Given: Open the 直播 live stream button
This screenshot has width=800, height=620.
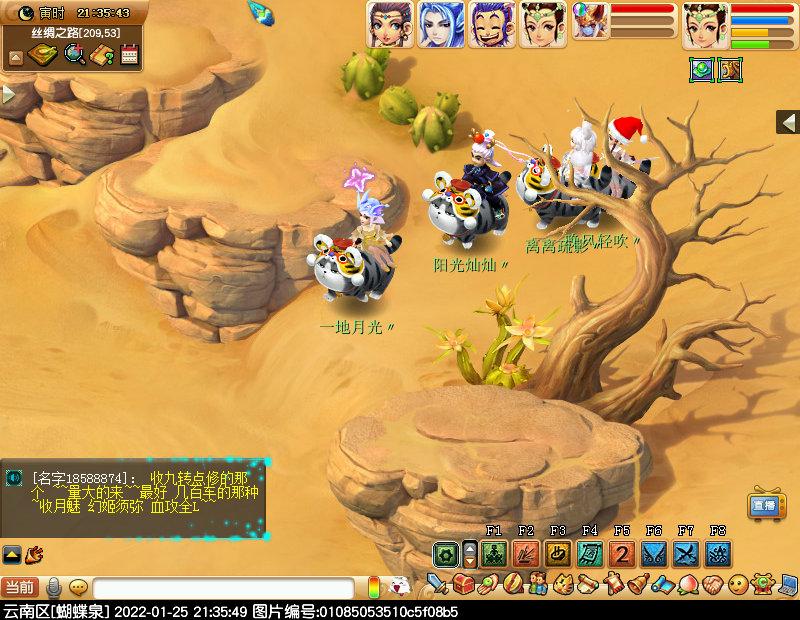Looking at the screenshot, I should coord(765,506).
